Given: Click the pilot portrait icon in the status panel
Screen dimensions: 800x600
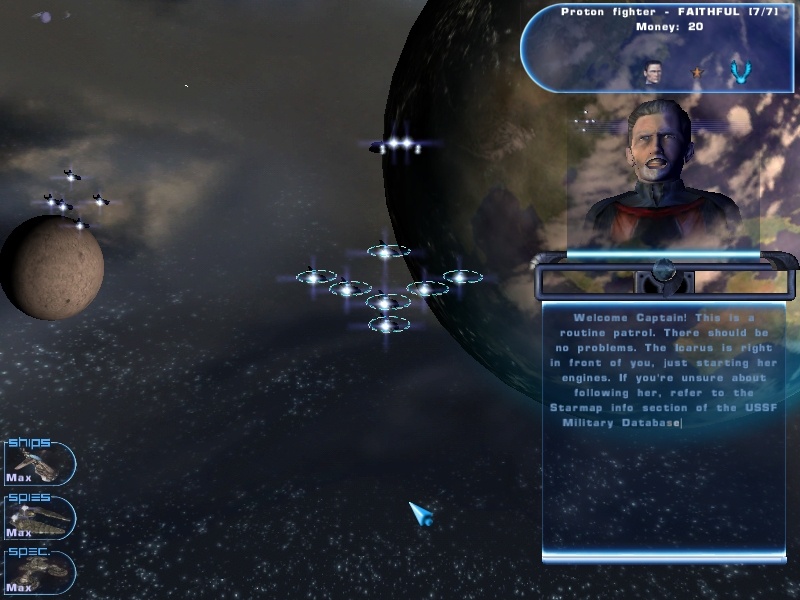Looking at the screenshot, I should click(653, 71).
